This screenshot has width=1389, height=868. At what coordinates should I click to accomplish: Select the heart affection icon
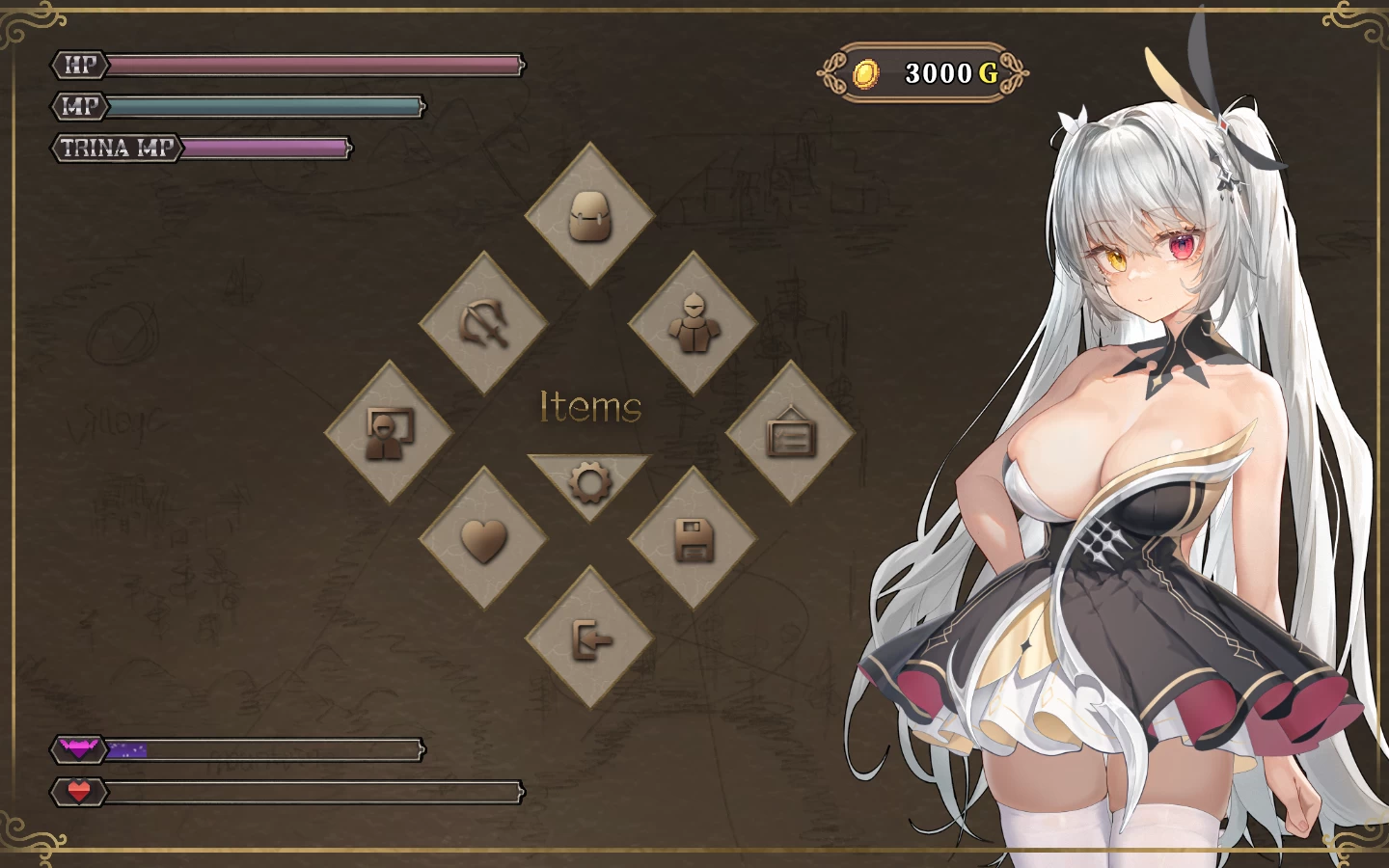point(485,540)
